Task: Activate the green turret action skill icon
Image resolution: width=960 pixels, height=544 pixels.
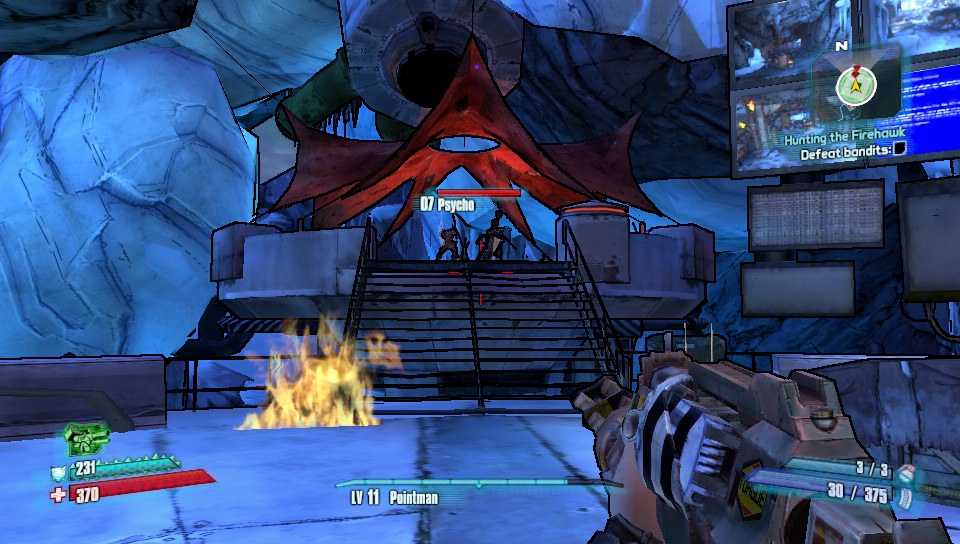Action: 84,438
